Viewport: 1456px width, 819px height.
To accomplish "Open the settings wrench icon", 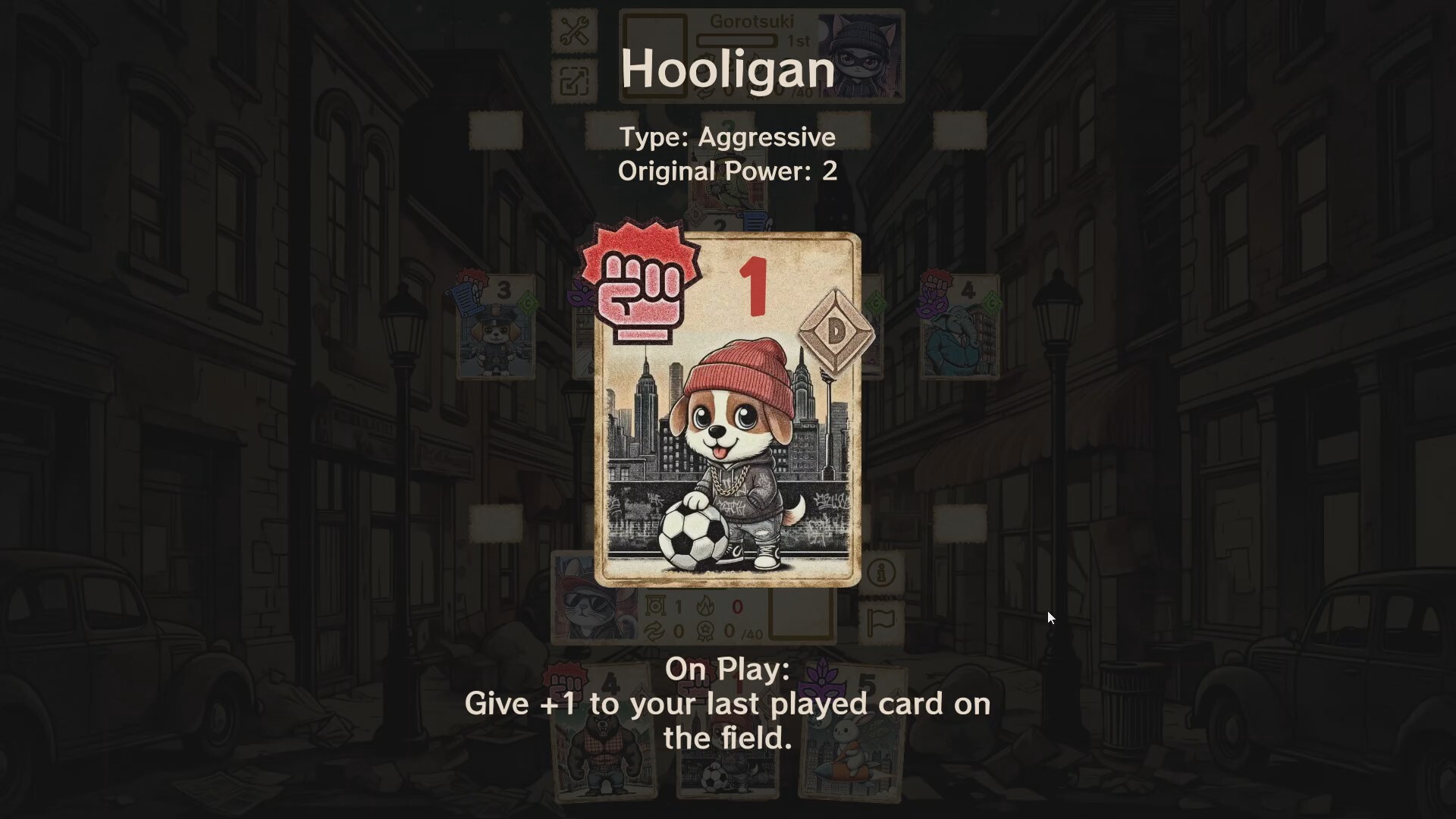I will pyautogui.click(x=574, y=30).
